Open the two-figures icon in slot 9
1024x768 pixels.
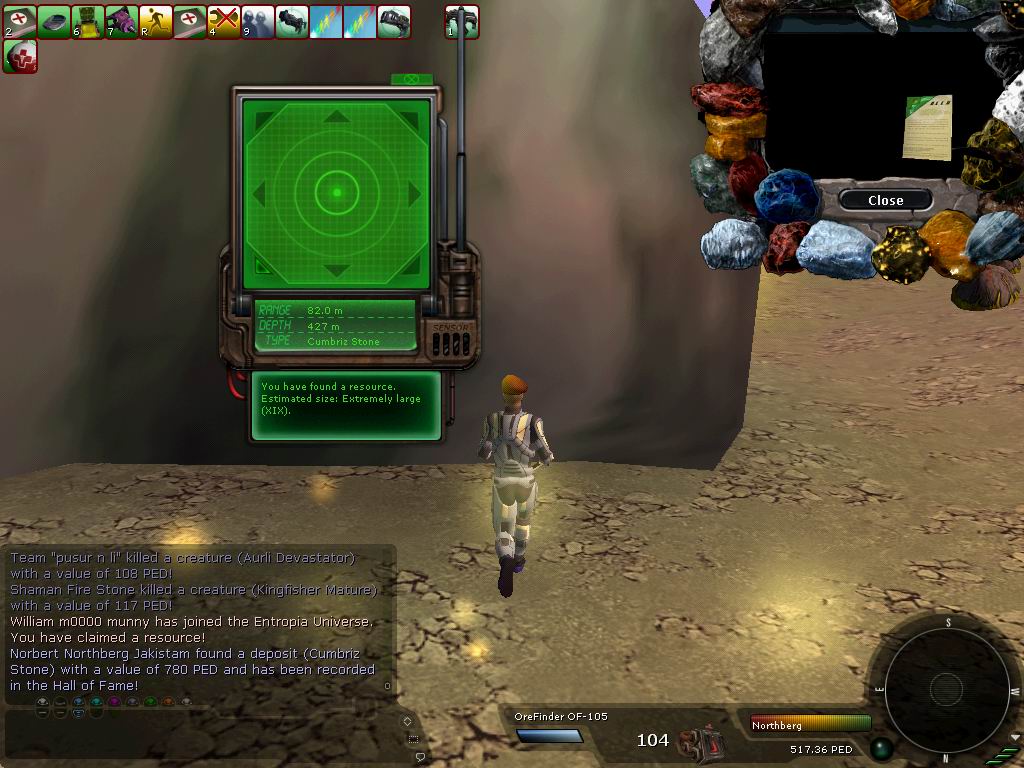(x=258, y=21)
